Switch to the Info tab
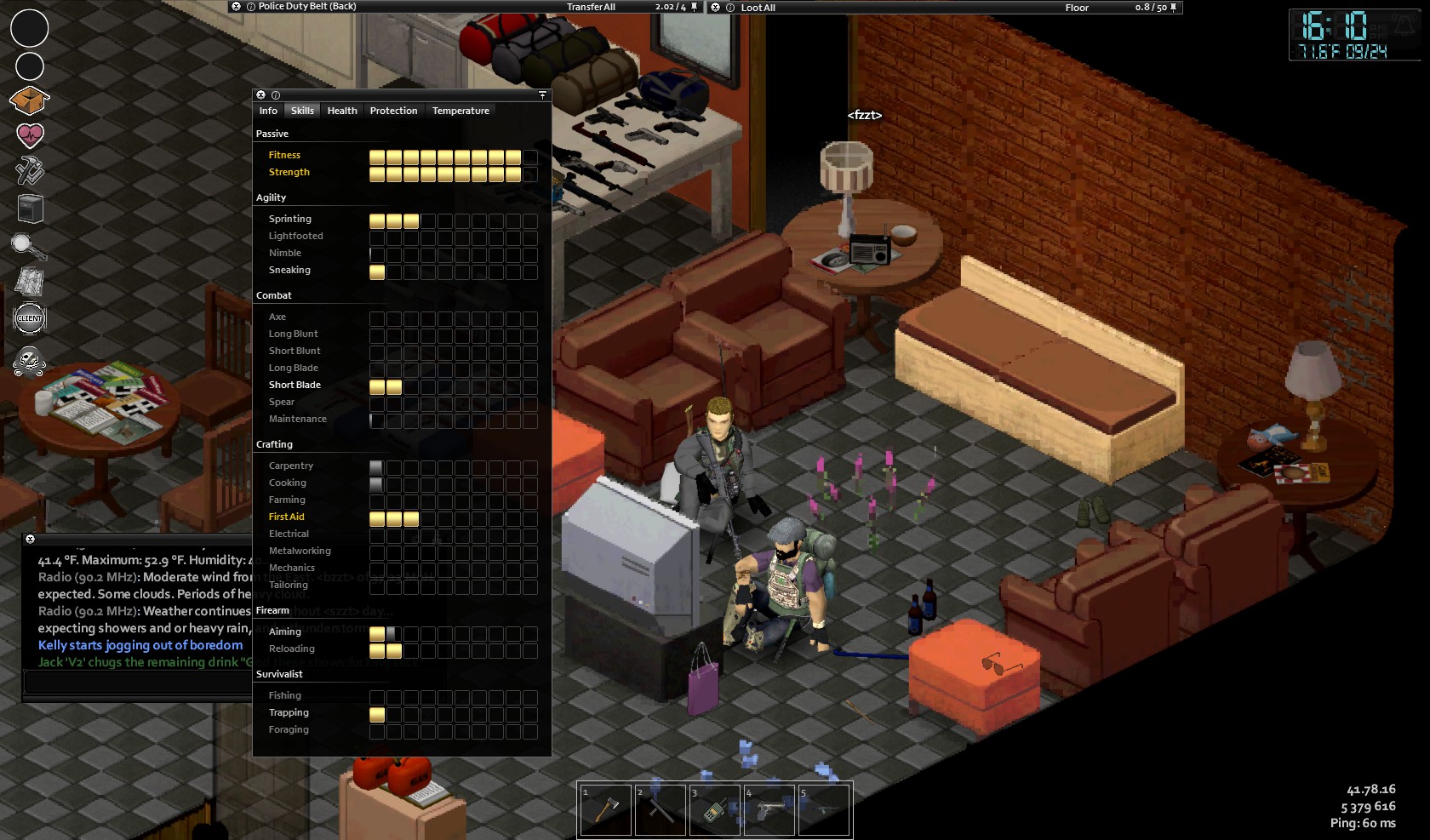This screenshot has width=1430, height=840. click(268, 111)
